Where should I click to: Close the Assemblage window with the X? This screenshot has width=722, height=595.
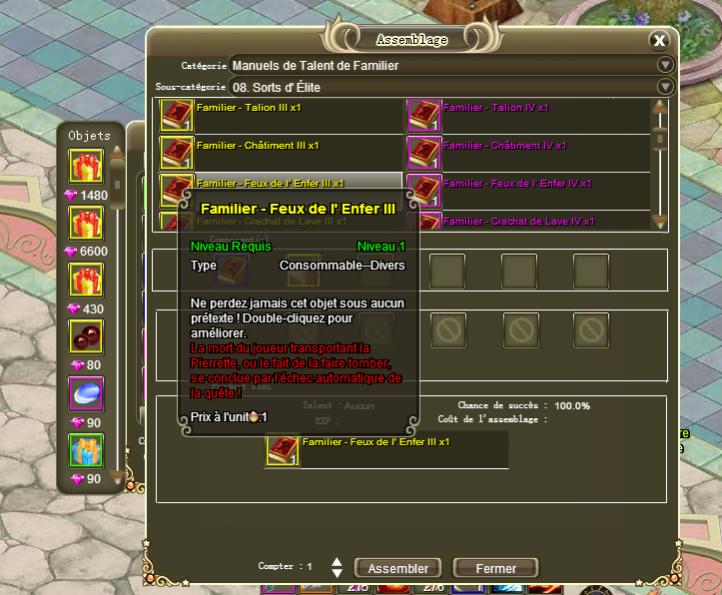point(659,41)
